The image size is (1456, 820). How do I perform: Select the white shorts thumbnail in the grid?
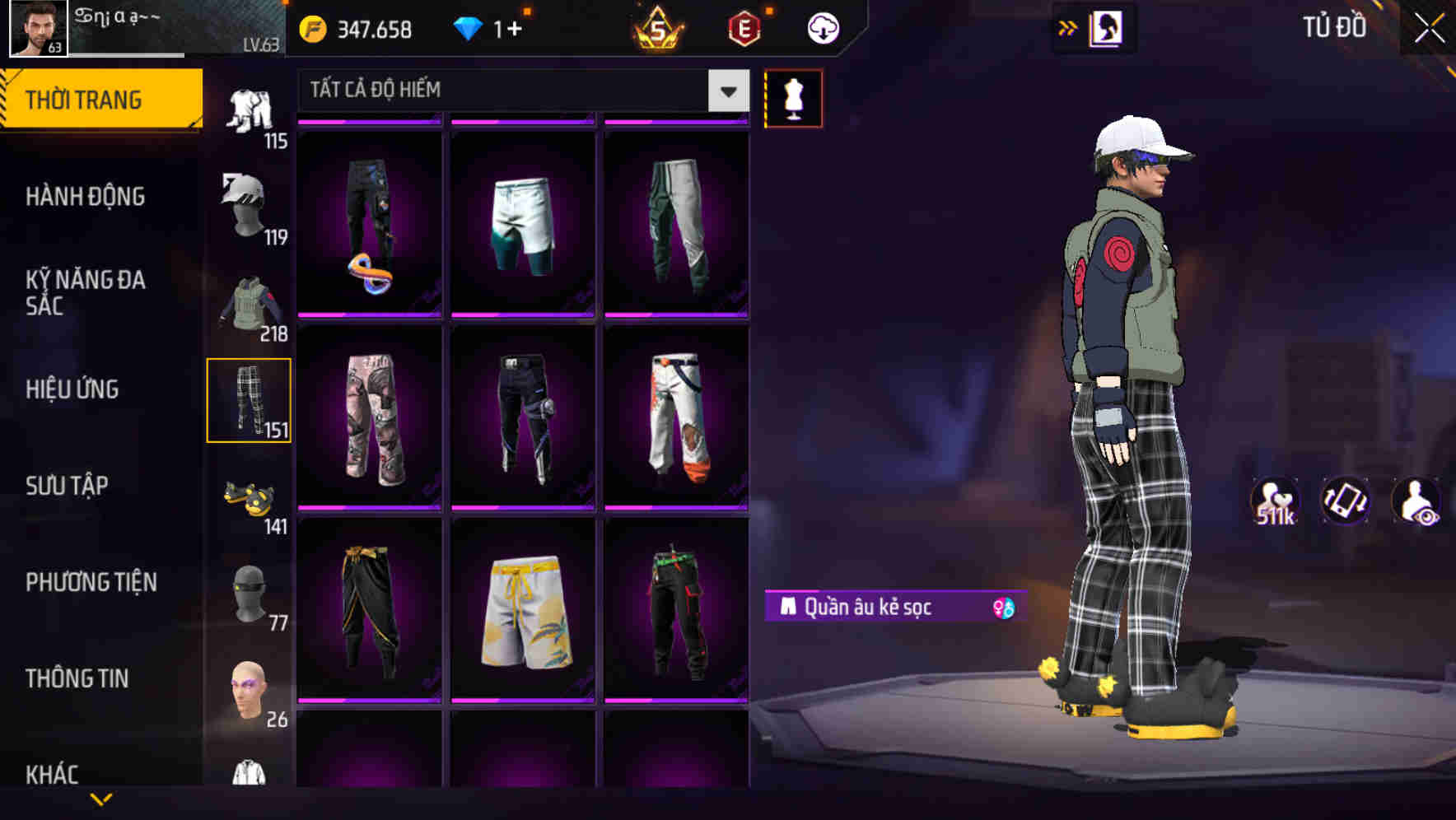click(523, 222)
